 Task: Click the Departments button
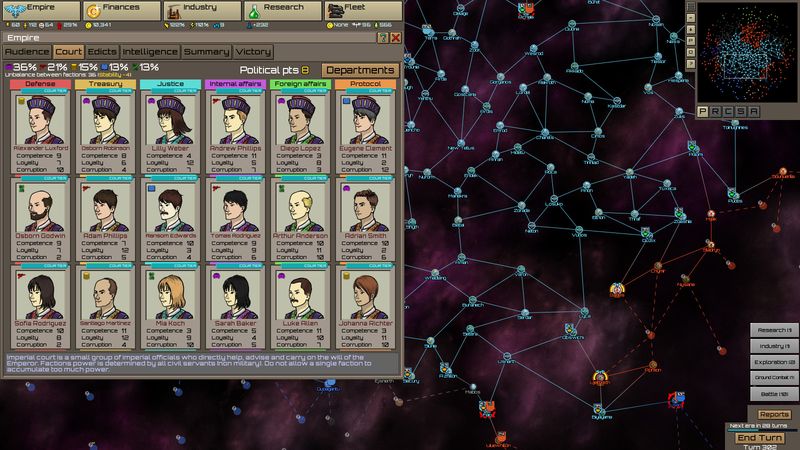(361, 70)
